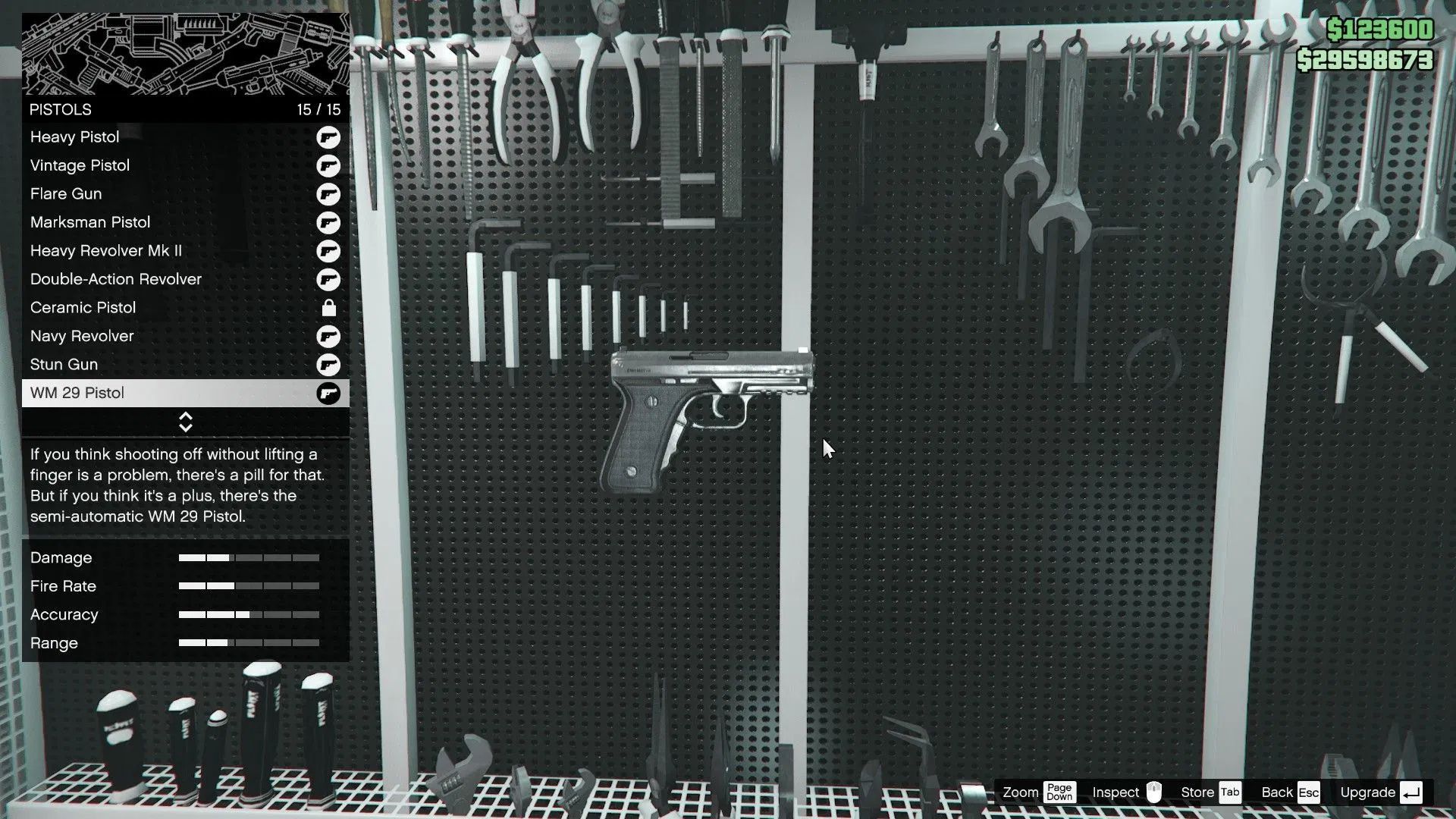Click the Back option in the bottom bar

point(1279,792)
